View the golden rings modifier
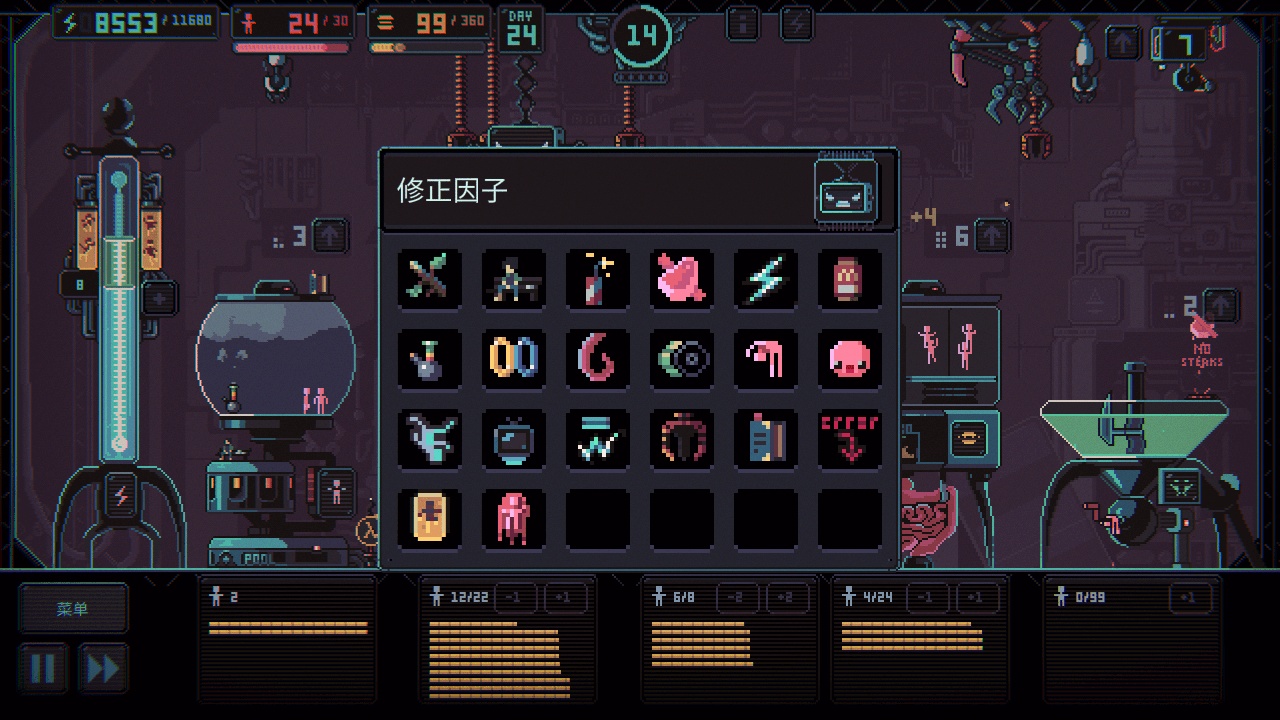Viewport: 1280px width, 720px height. (513, 360)
